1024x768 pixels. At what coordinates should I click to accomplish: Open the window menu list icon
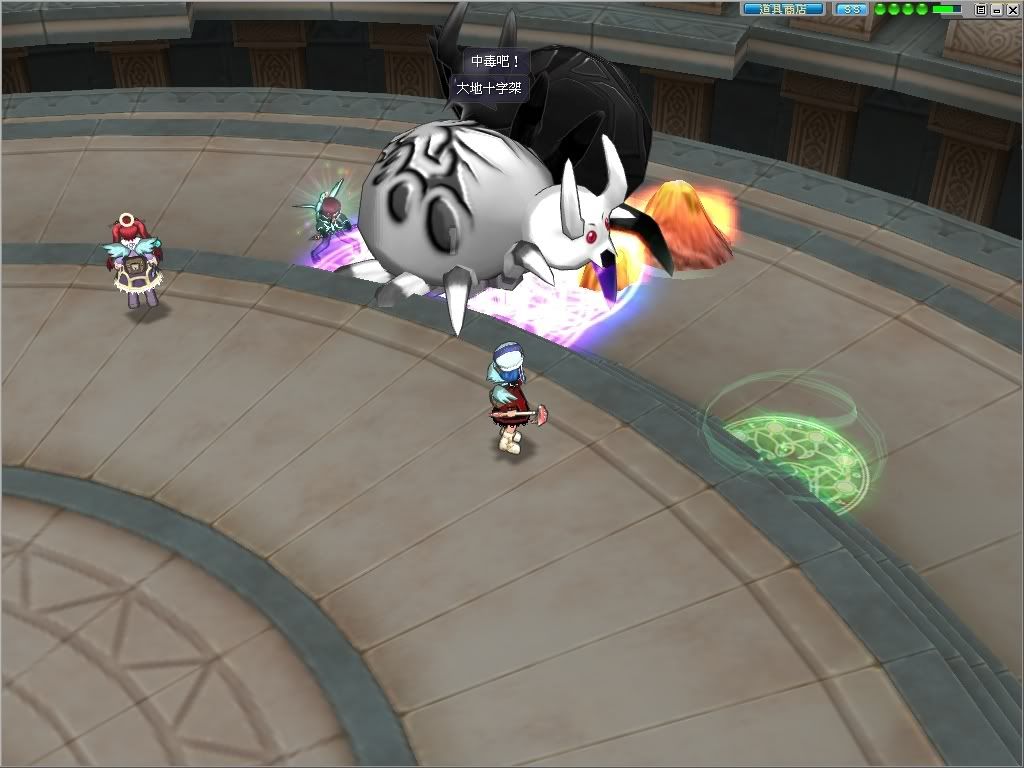[981, 9]
